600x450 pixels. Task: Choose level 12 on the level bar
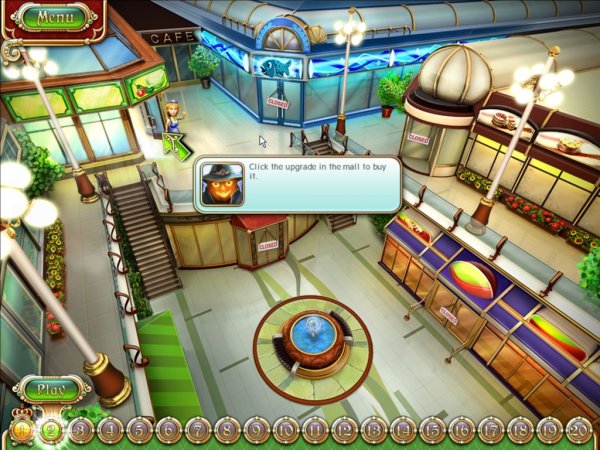click(345, 430)
